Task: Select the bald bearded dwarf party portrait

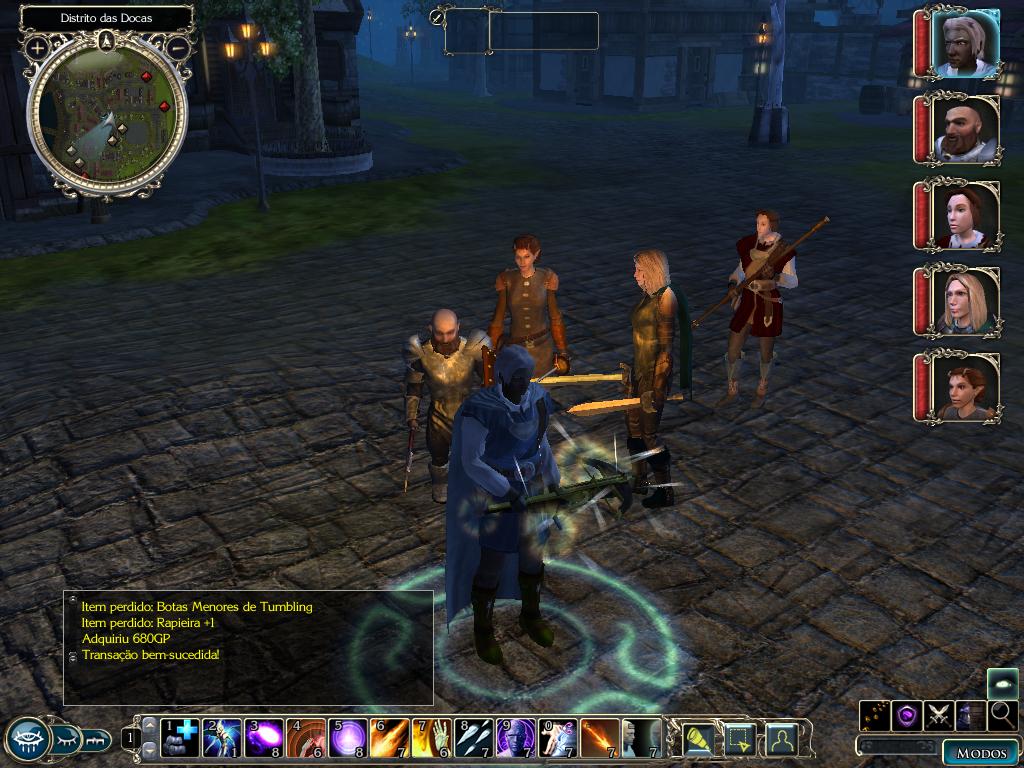Action: (x=964, y=130)
